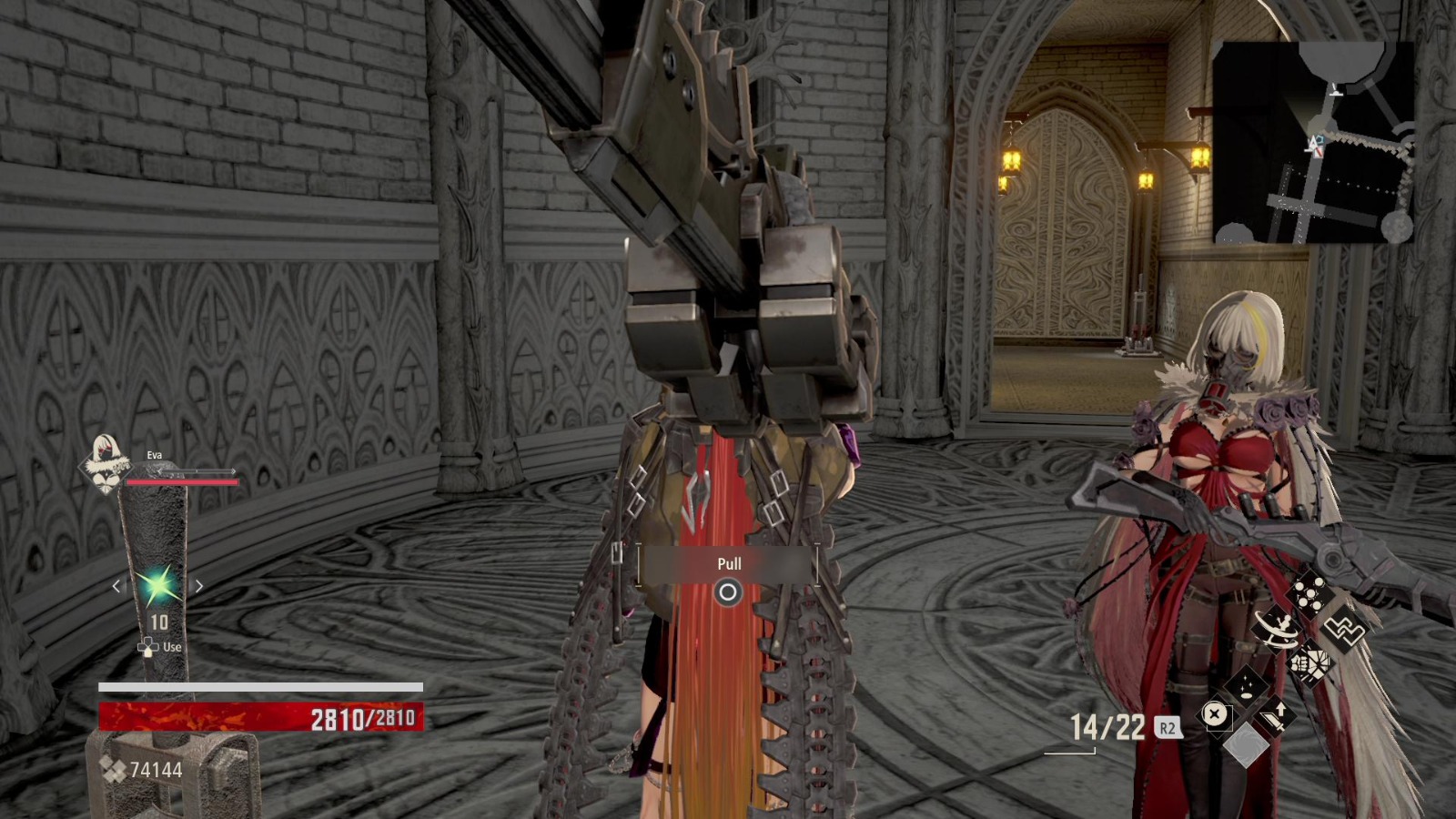
Task: Click Eva's red health bar
Action: click(x=182, y=481)
